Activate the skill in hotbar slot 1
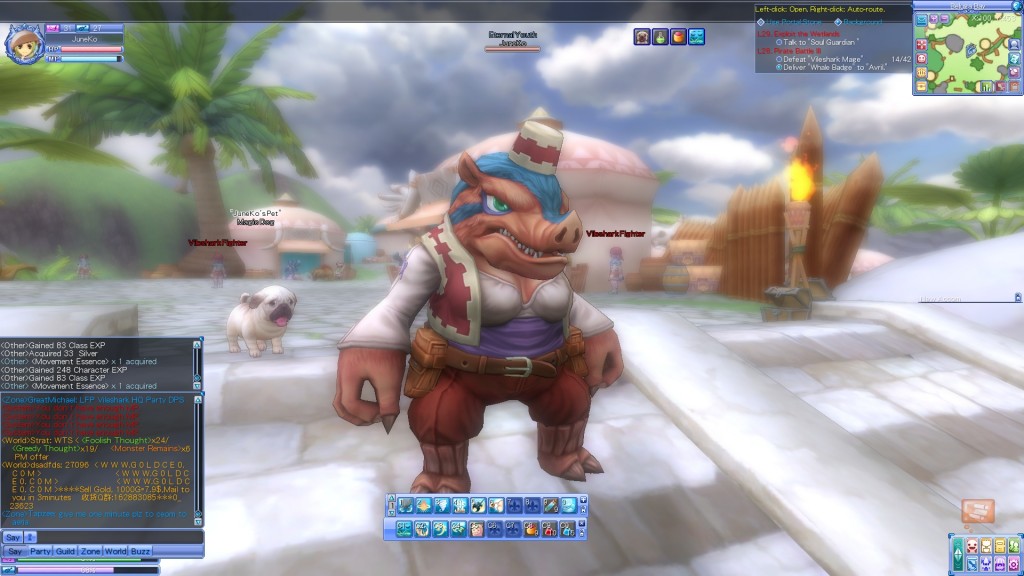This screenshot has width=1024, height=576. 405,505
